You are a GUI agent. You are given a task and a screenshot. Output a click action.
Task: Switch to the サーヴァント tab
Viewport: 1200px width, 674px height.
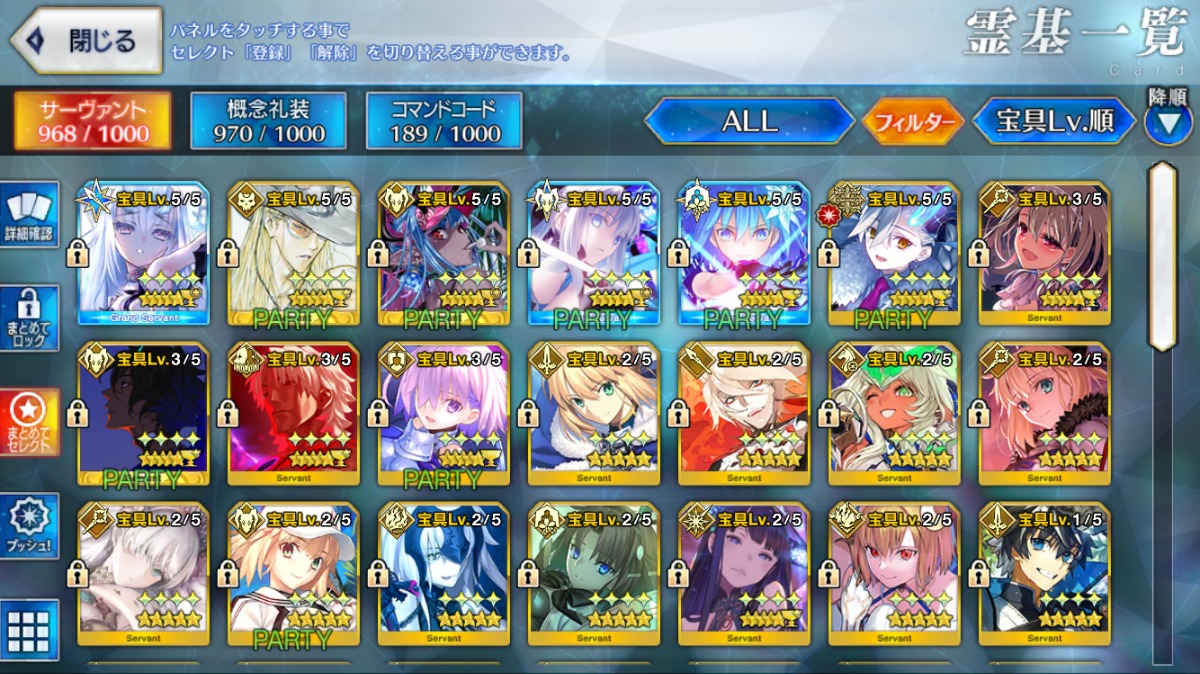92,121
